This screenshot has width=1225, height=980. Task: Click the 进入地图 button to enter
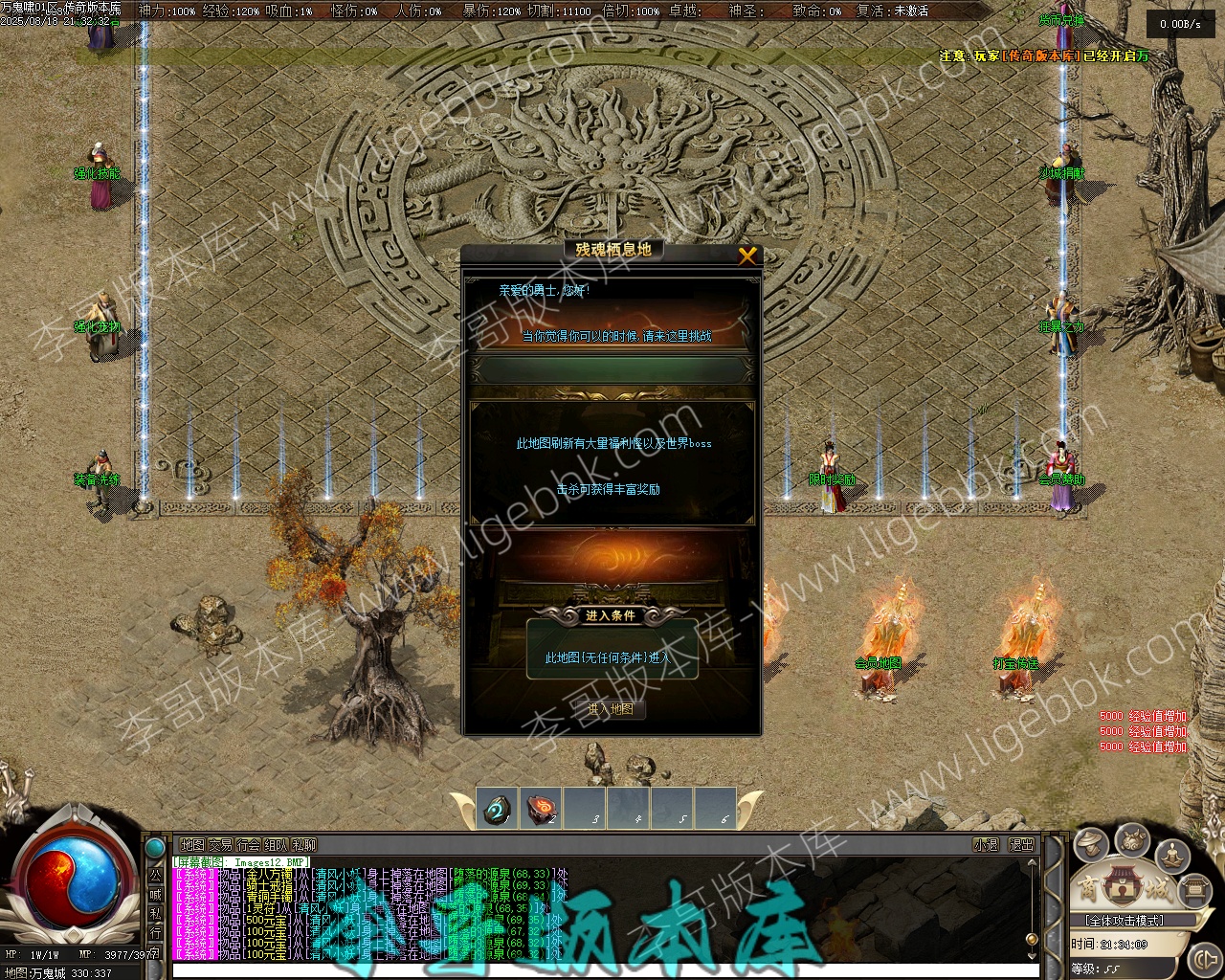click(x=611, y=709)
